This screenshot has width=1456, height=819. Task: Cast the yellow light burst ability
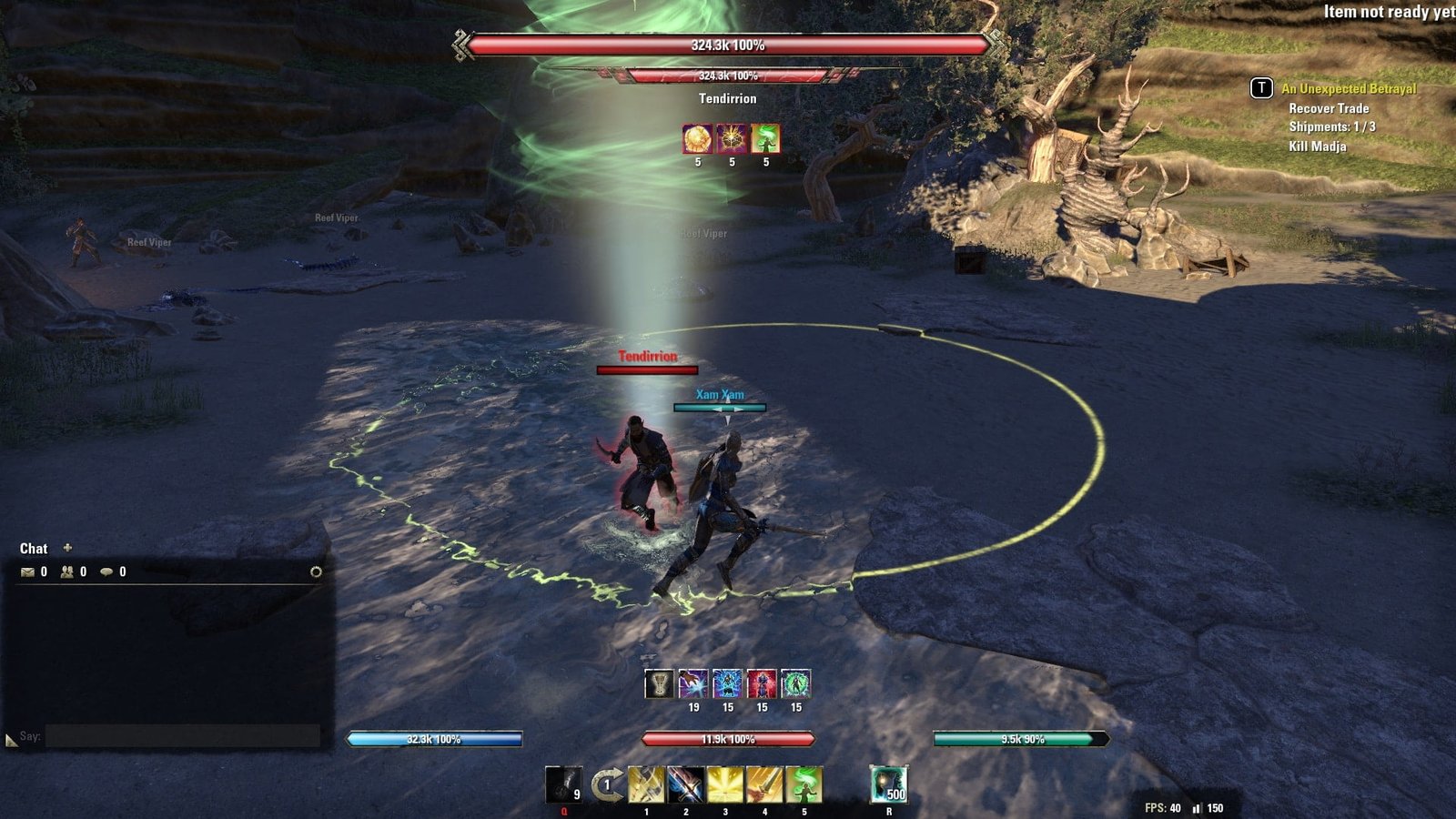pos(725,784)
